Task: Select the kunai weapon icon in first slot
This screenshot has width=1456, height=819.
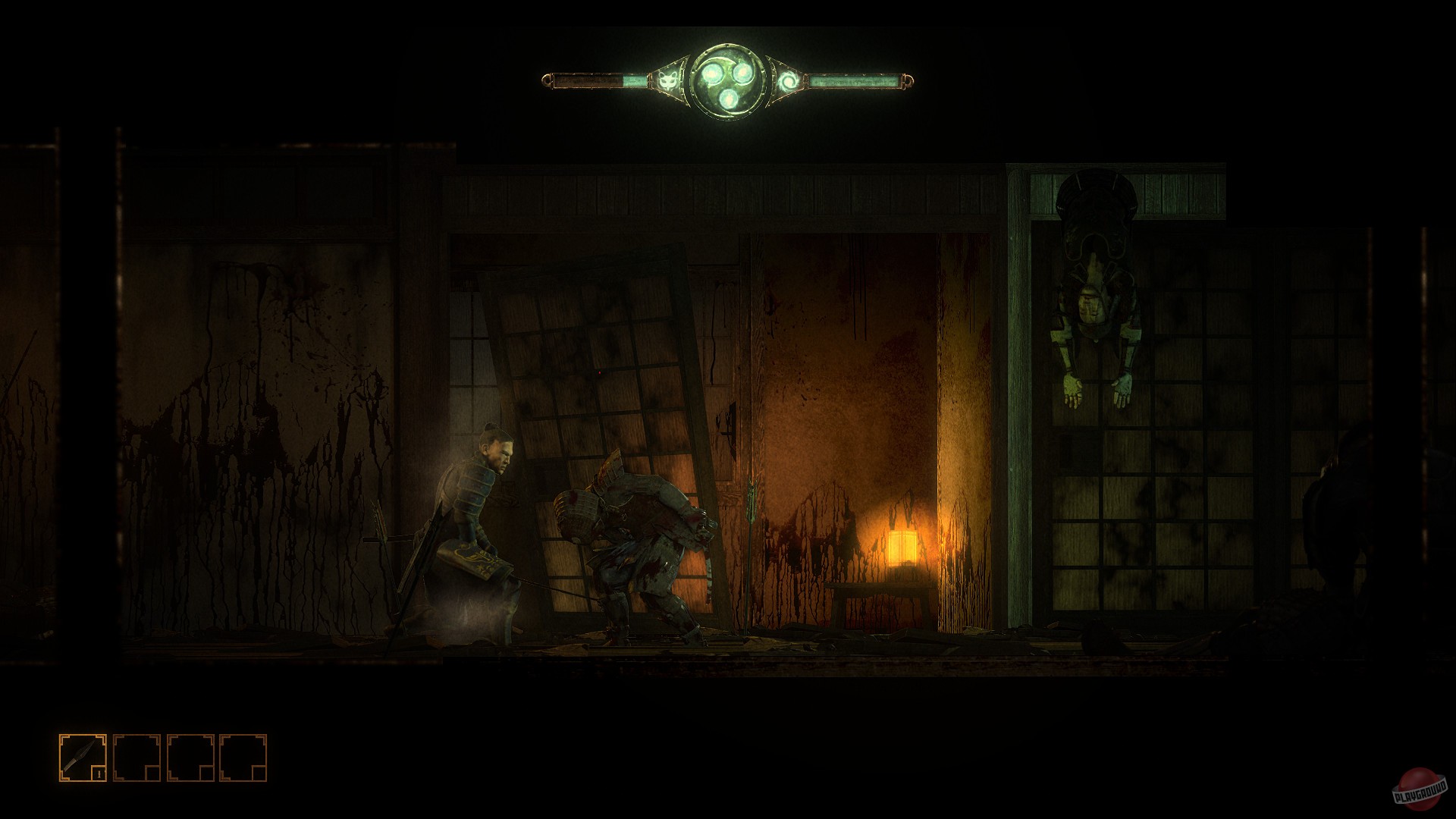Action: coord(79,753)
